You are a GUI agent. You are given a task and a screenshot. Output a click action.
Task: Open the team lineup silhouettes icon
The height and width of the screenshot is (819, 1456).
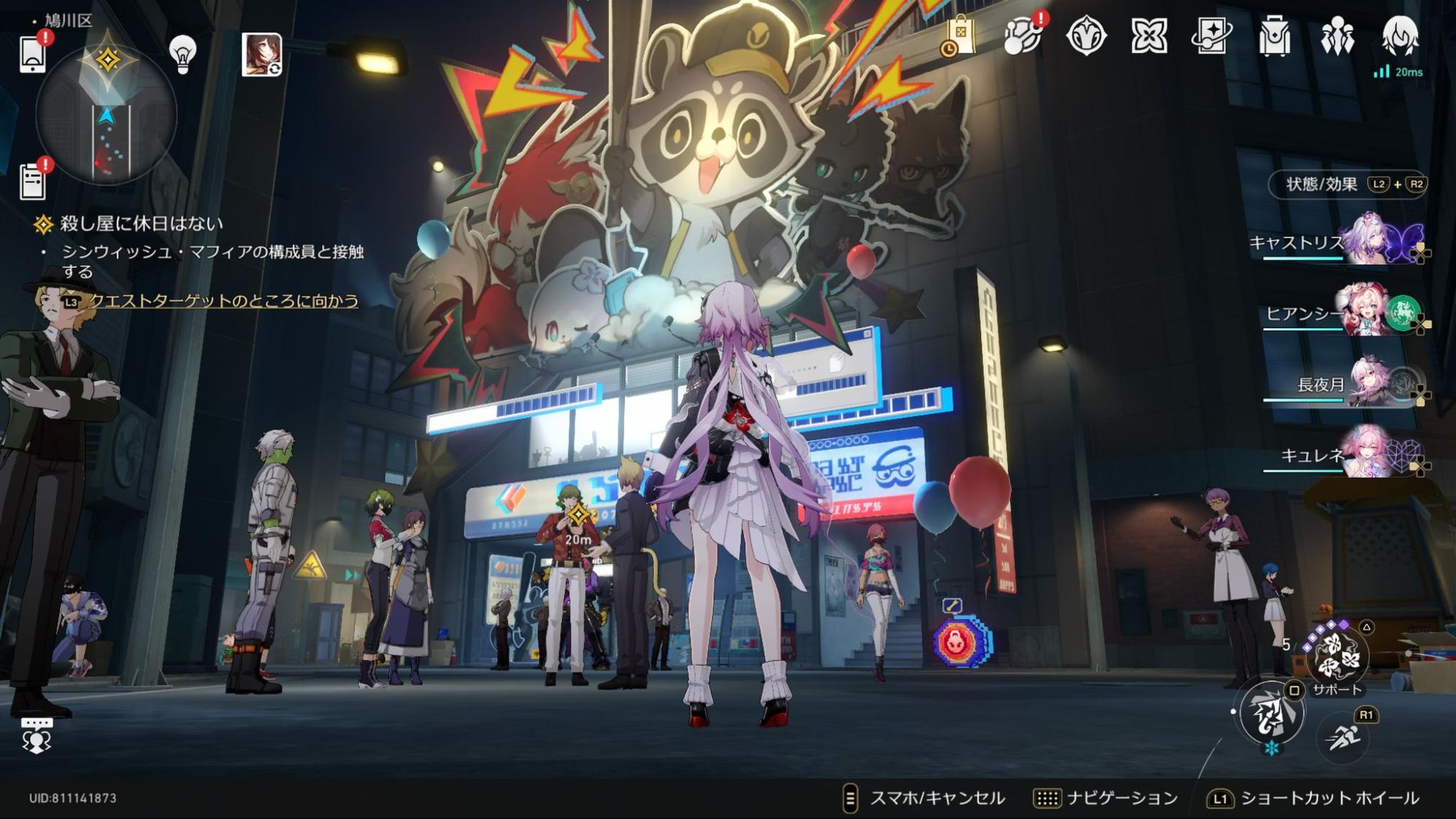click(1337, 36)
